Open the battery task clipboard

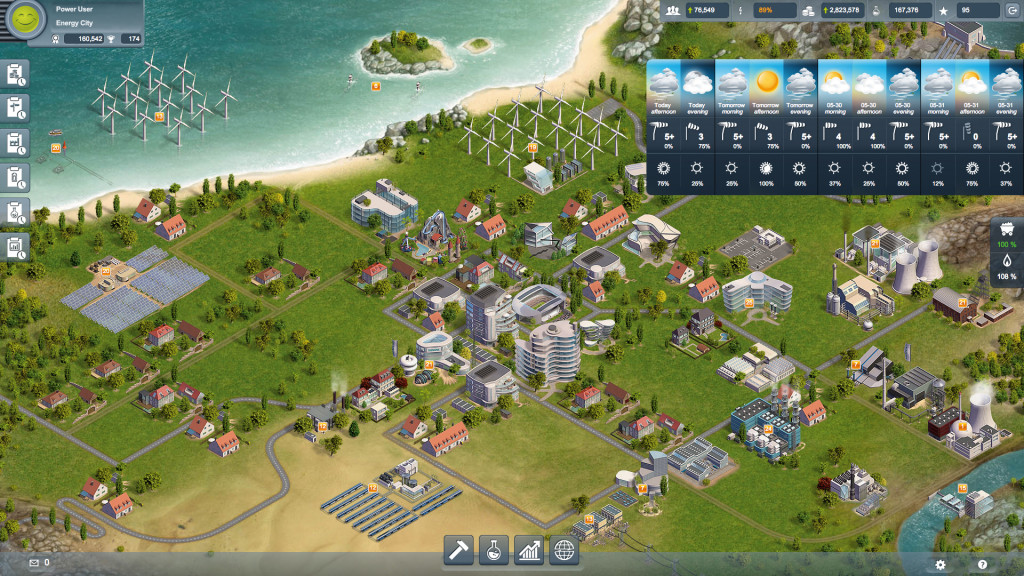click(17, 178)
